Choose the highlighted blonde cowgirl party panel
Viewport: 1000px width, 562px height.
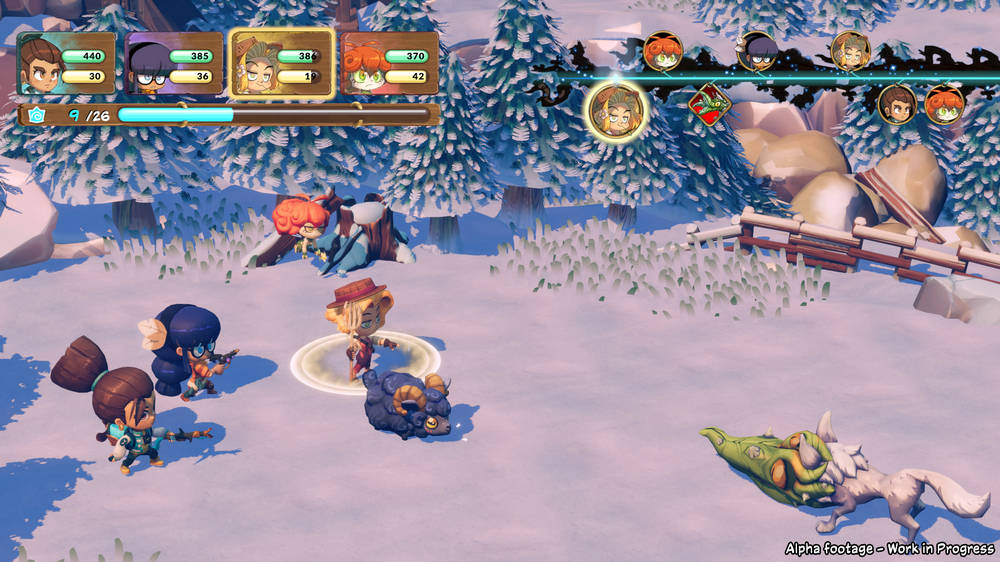pos(282,64)
